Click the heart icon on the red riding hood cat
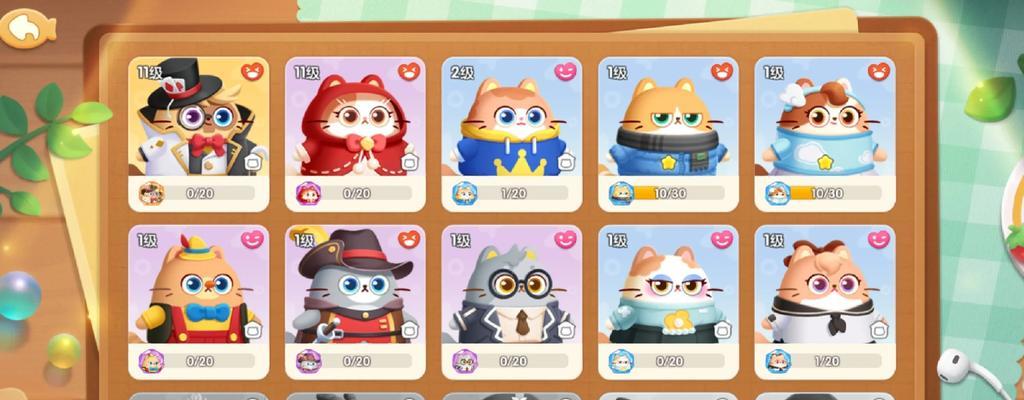The image size is (1024, 400). 409,72
